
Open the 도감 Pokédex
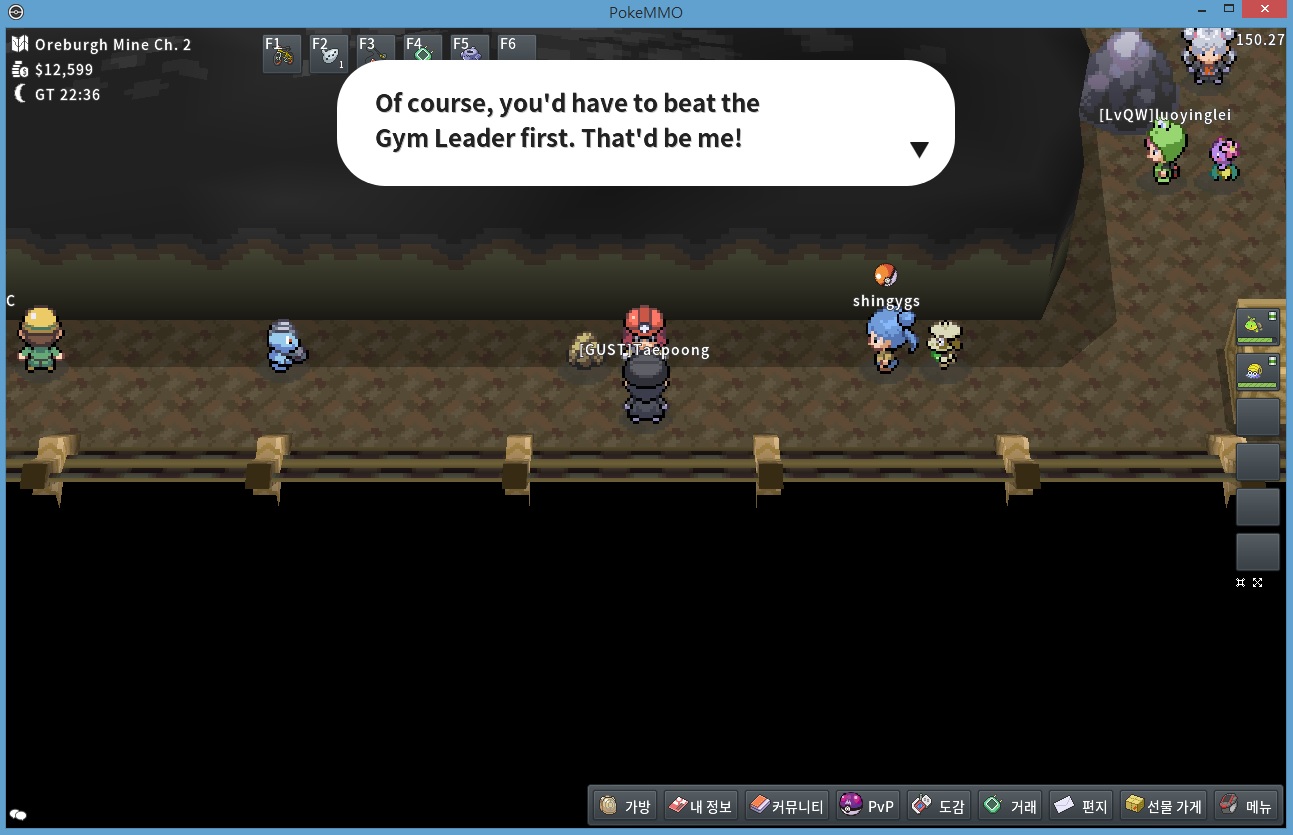[x=938, y=805]
